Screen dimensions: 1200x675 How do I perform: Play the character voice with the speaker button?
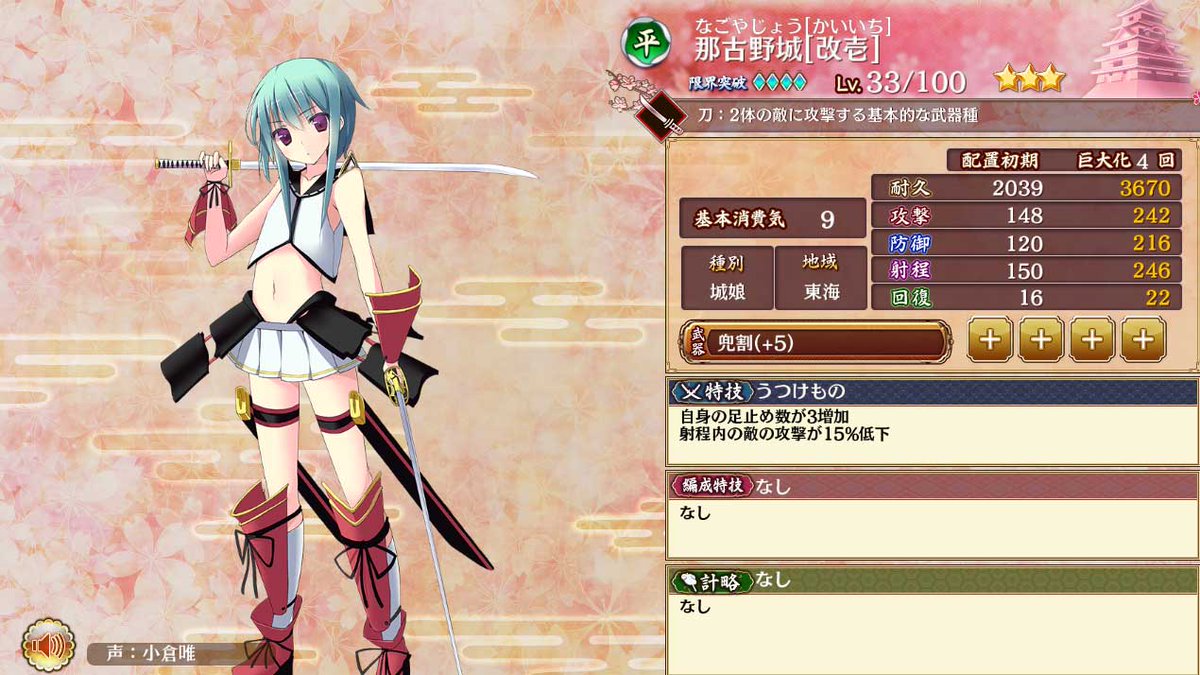pos(47,647)
